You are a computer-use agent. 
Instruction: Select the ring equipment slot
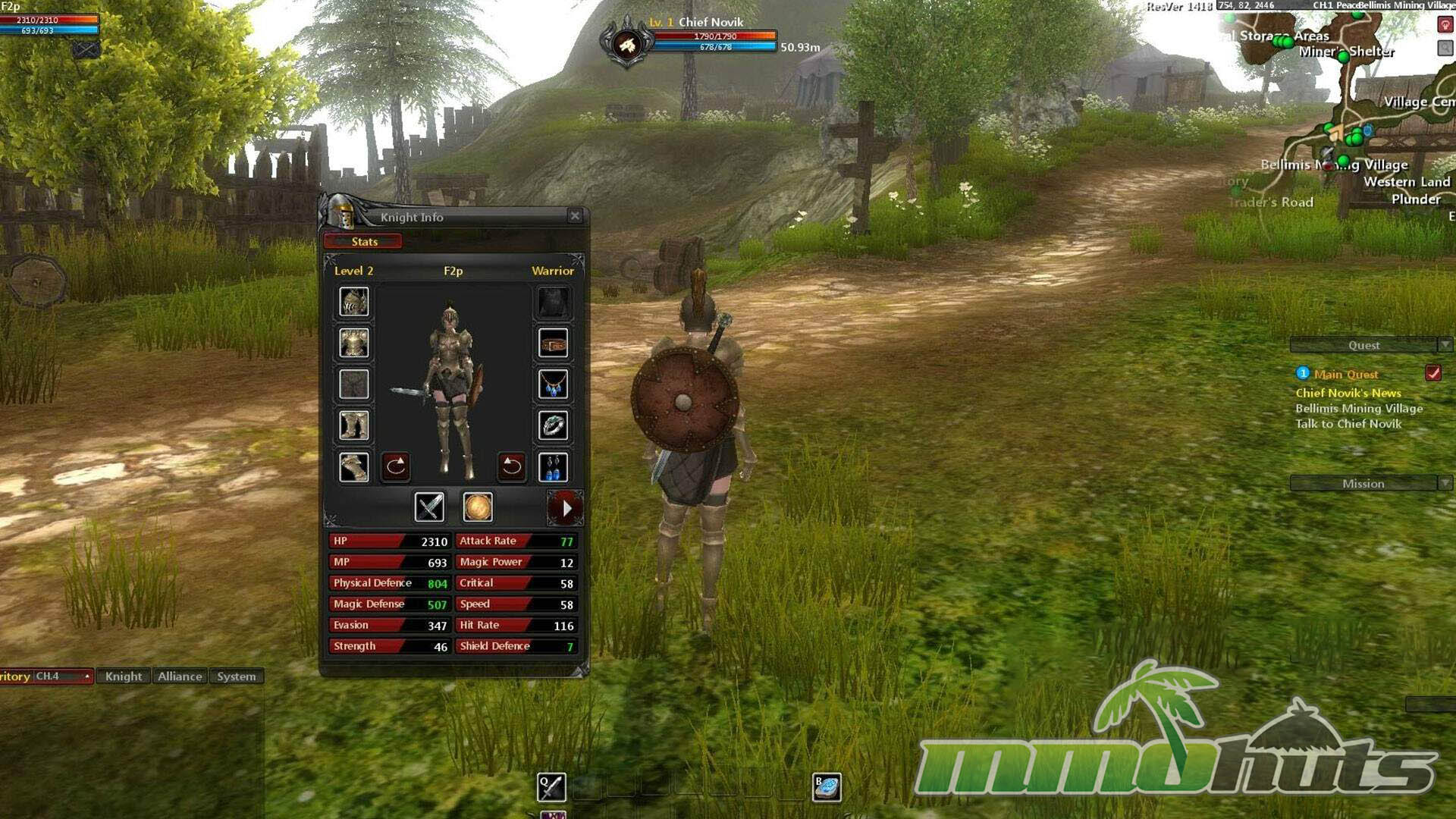[553, 425]
